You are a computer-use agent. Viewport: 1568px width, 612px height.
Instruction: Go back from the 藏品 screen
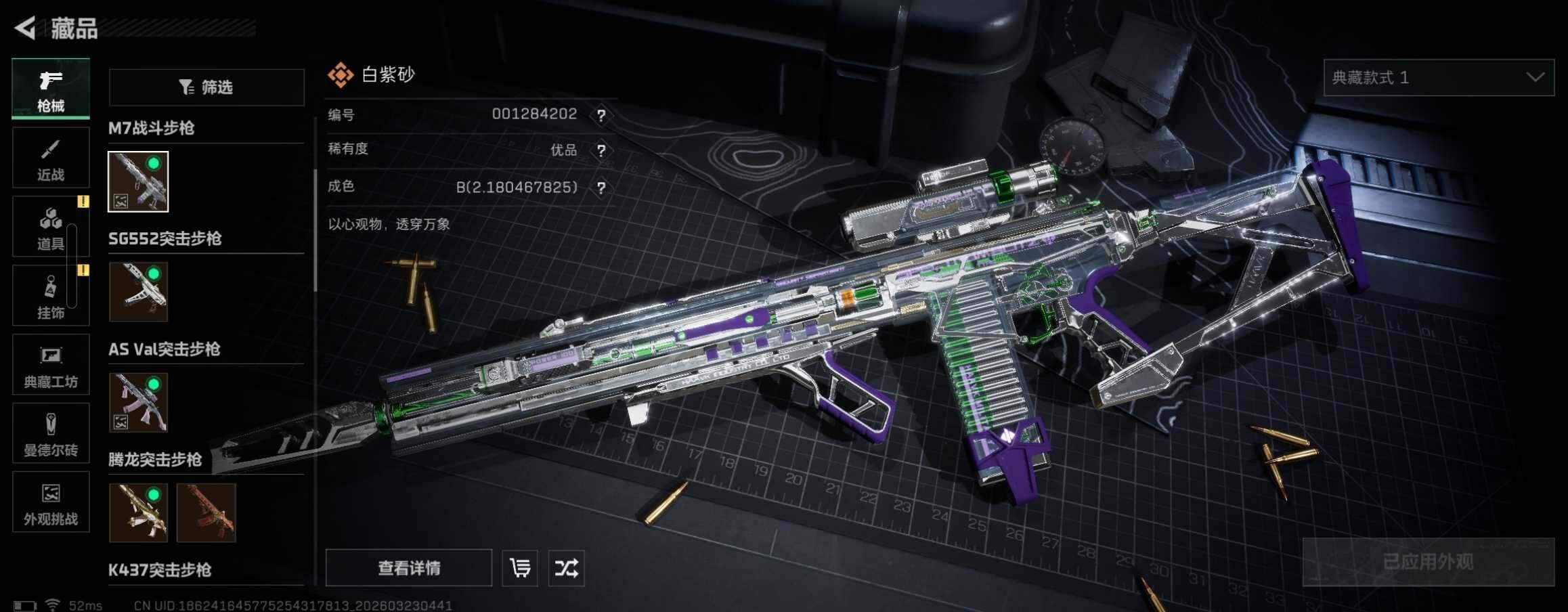(26, 28)
